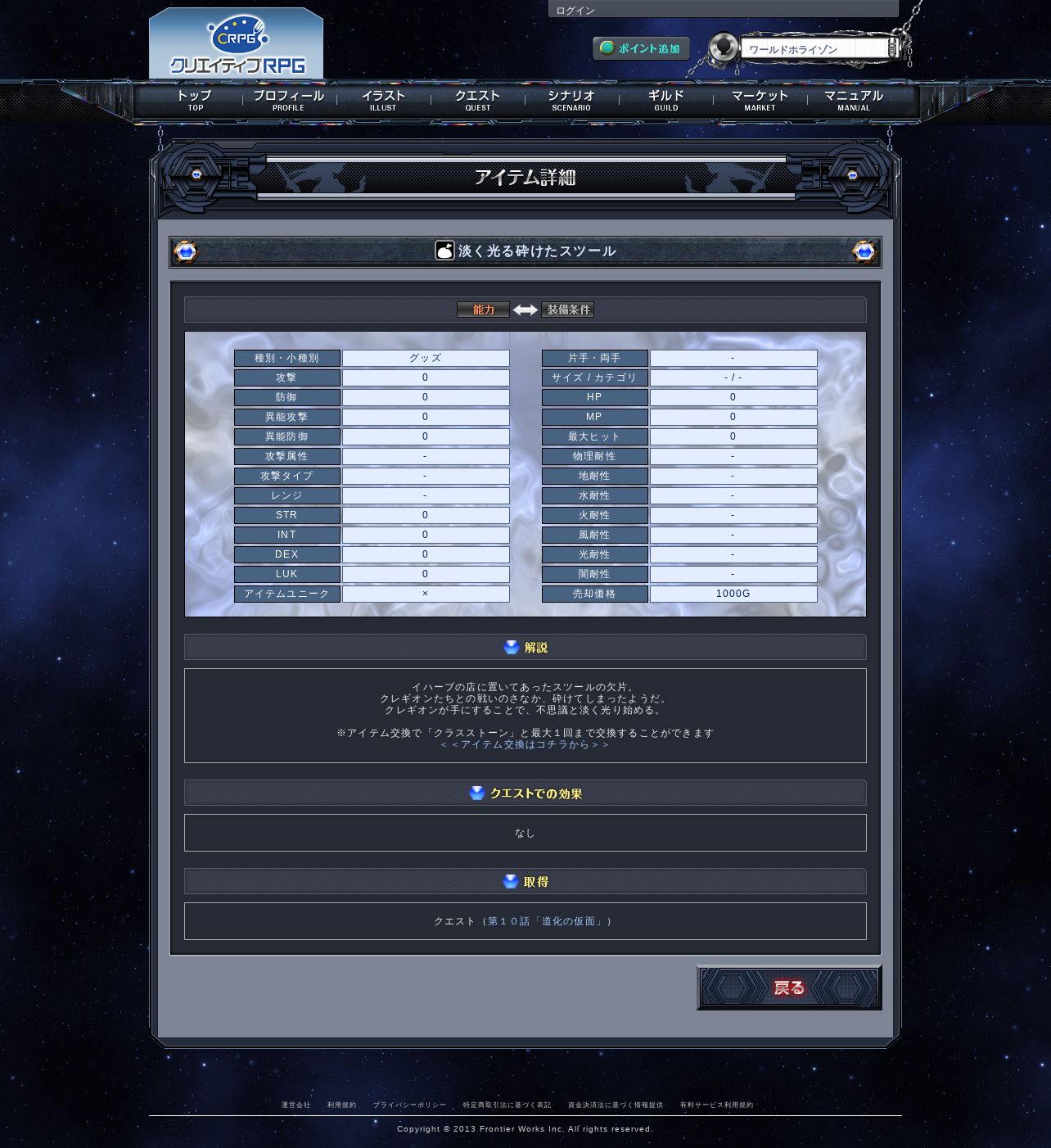The width and height of the screenshot is (1051, 1148).
Task: Open the シナリオ scenario page
Action: (x=571, y=100)
